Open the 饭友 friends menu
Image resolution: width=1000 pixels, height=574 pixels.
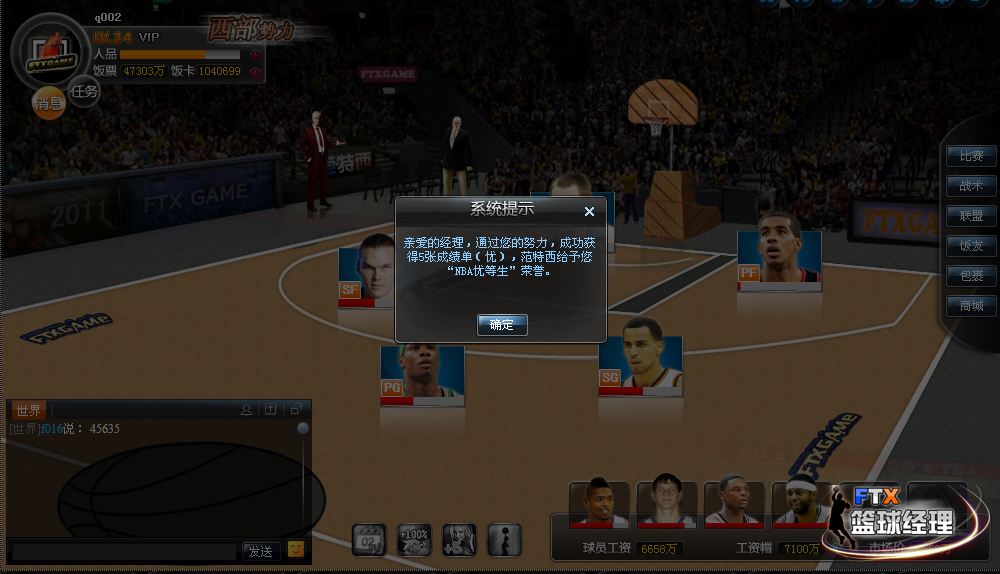click(x=971, y=246)
